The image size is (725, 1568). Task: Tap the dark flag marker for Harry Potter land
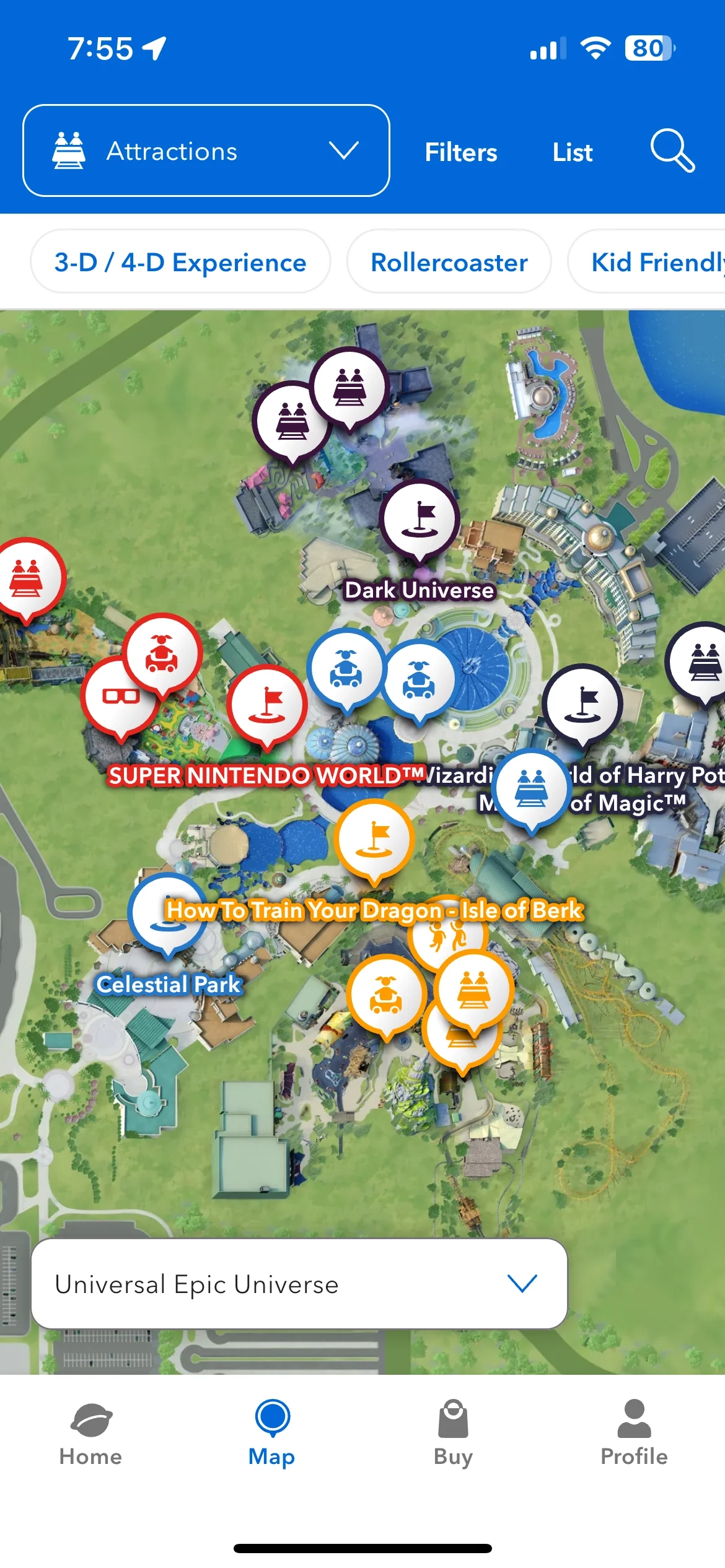point(582,703)
